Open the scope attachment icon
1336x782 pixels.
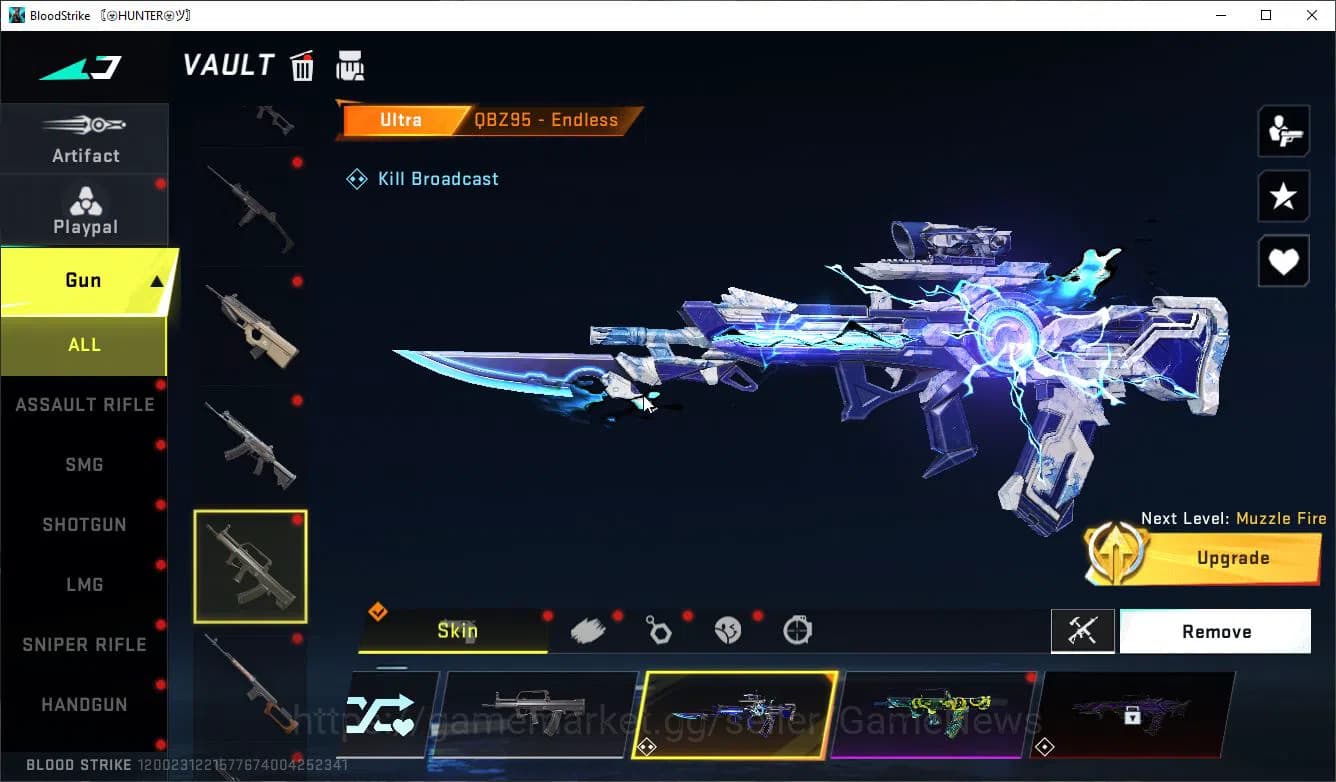[799, 629]
